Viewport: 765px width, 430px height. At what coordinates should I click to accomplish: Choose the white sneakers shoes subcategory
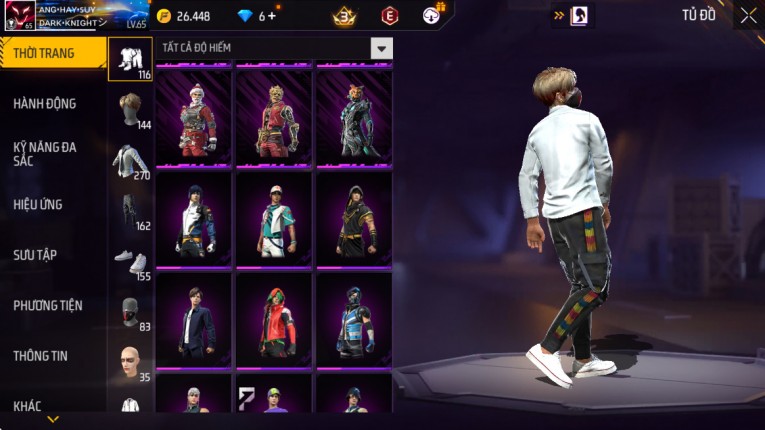(130, 262)
